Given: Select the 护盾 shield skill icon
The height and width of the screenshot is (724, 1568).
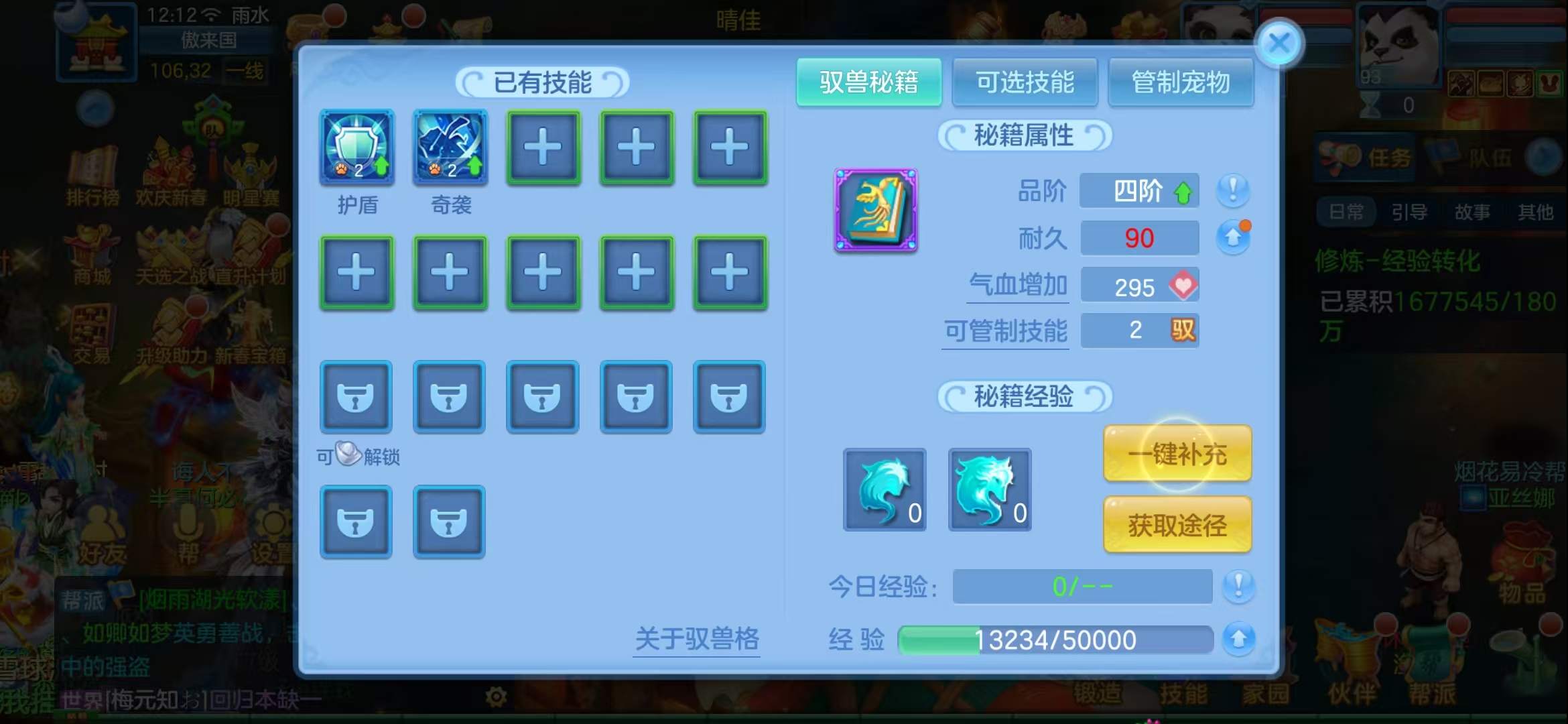Looking at the screenshot, I should (356, 148).
